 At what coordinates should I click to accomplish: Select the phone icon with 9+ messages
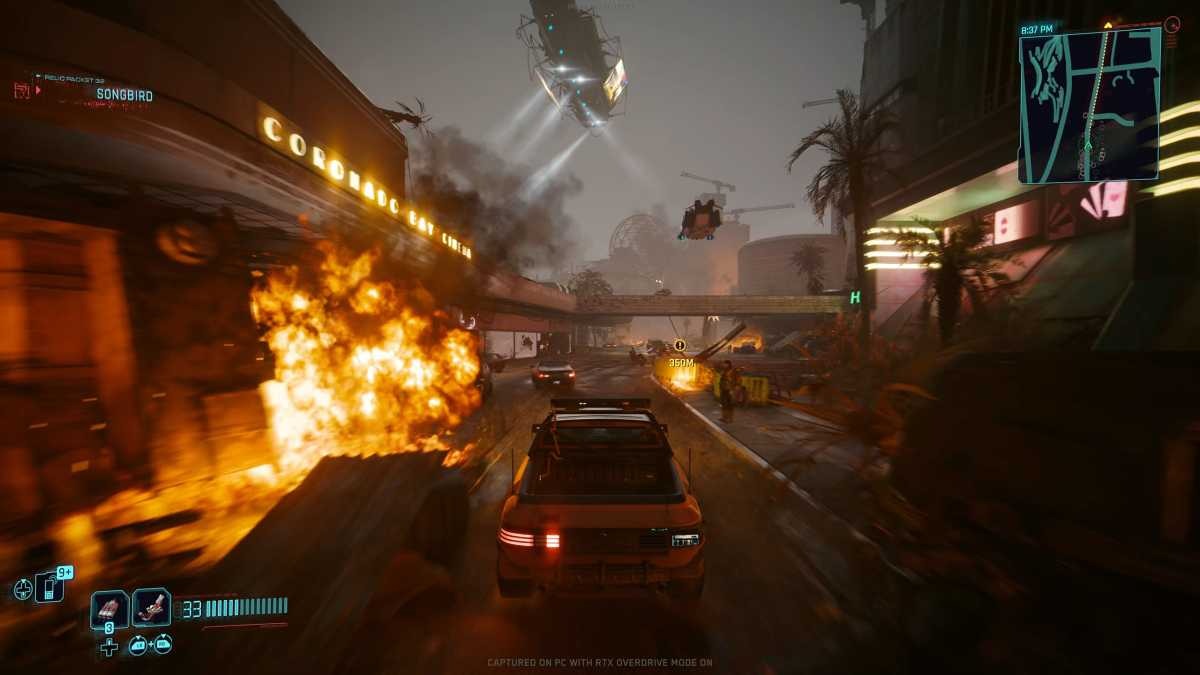tap(49, 587)
